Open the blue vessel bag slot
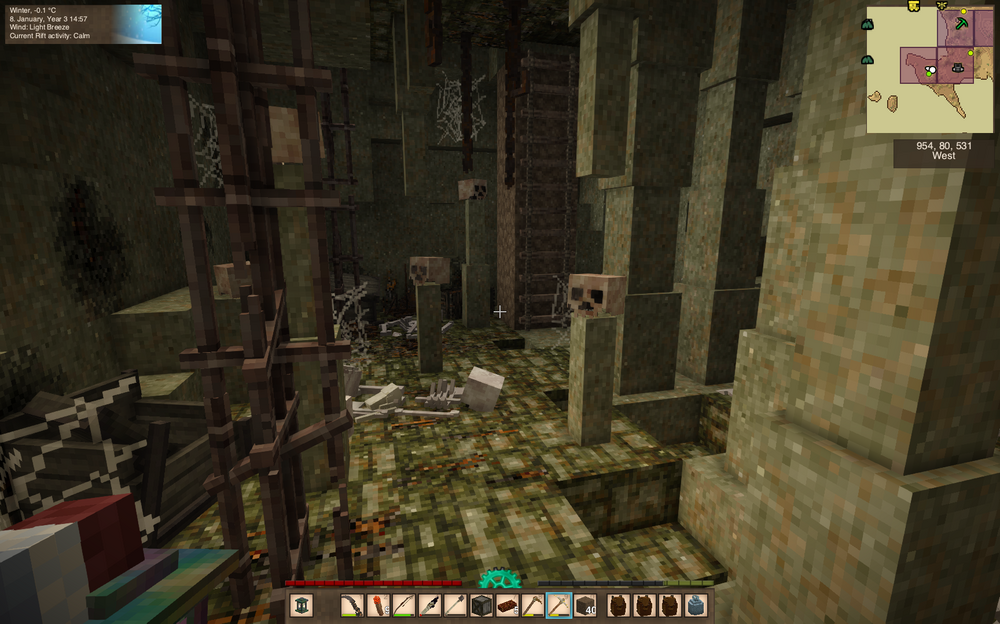The height and width of the screenshot is (624, 1000). click(x=696, y=605)
